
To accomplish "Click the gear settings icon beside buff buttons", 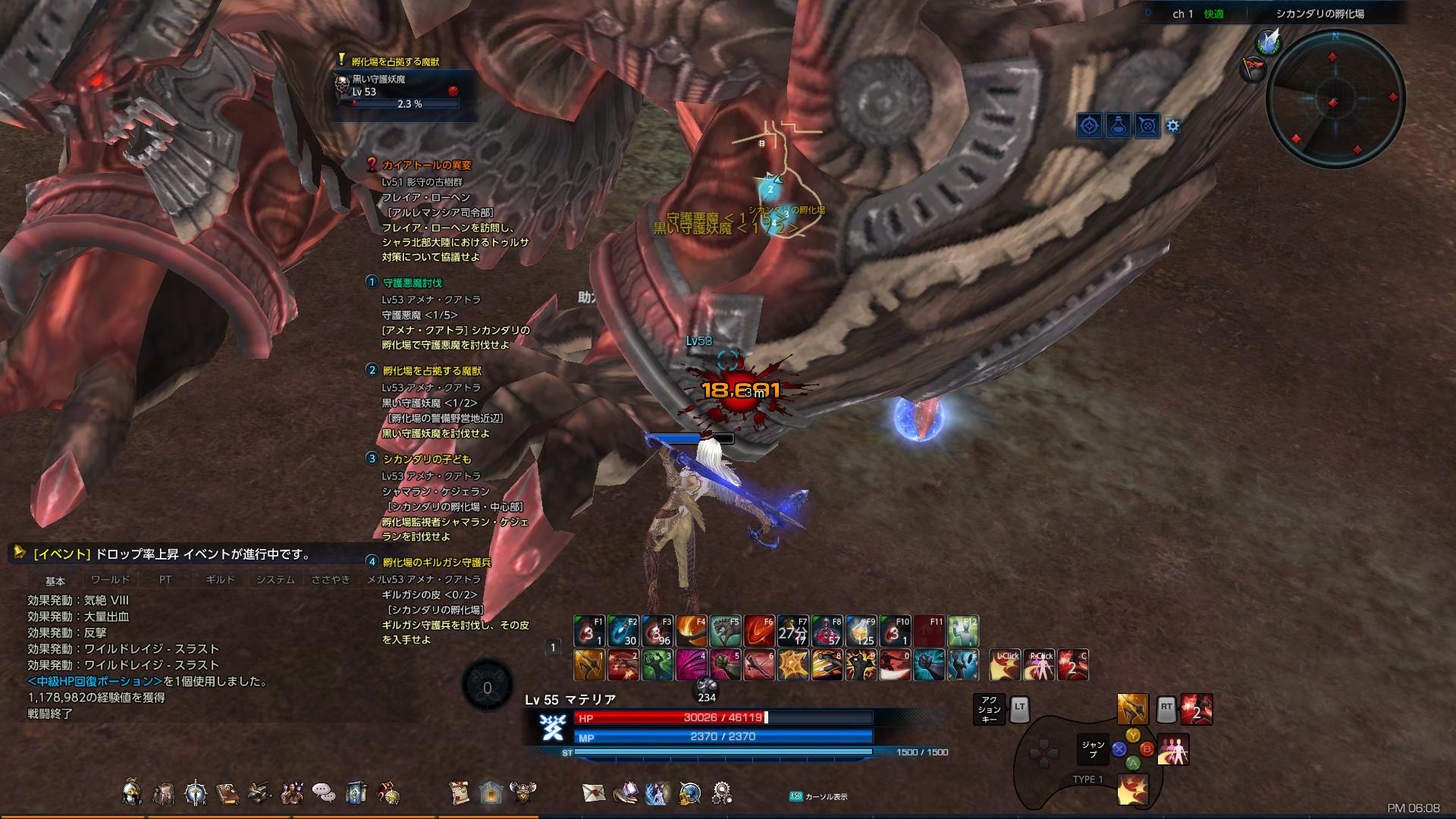I will tap(1173, 126).
